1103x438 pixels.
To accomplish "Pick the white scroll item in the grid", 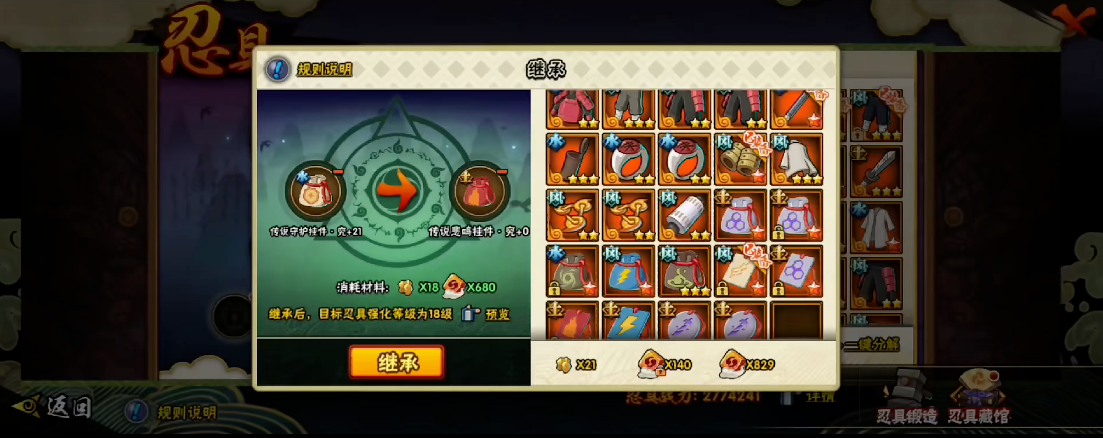I will tap(684, 214).
